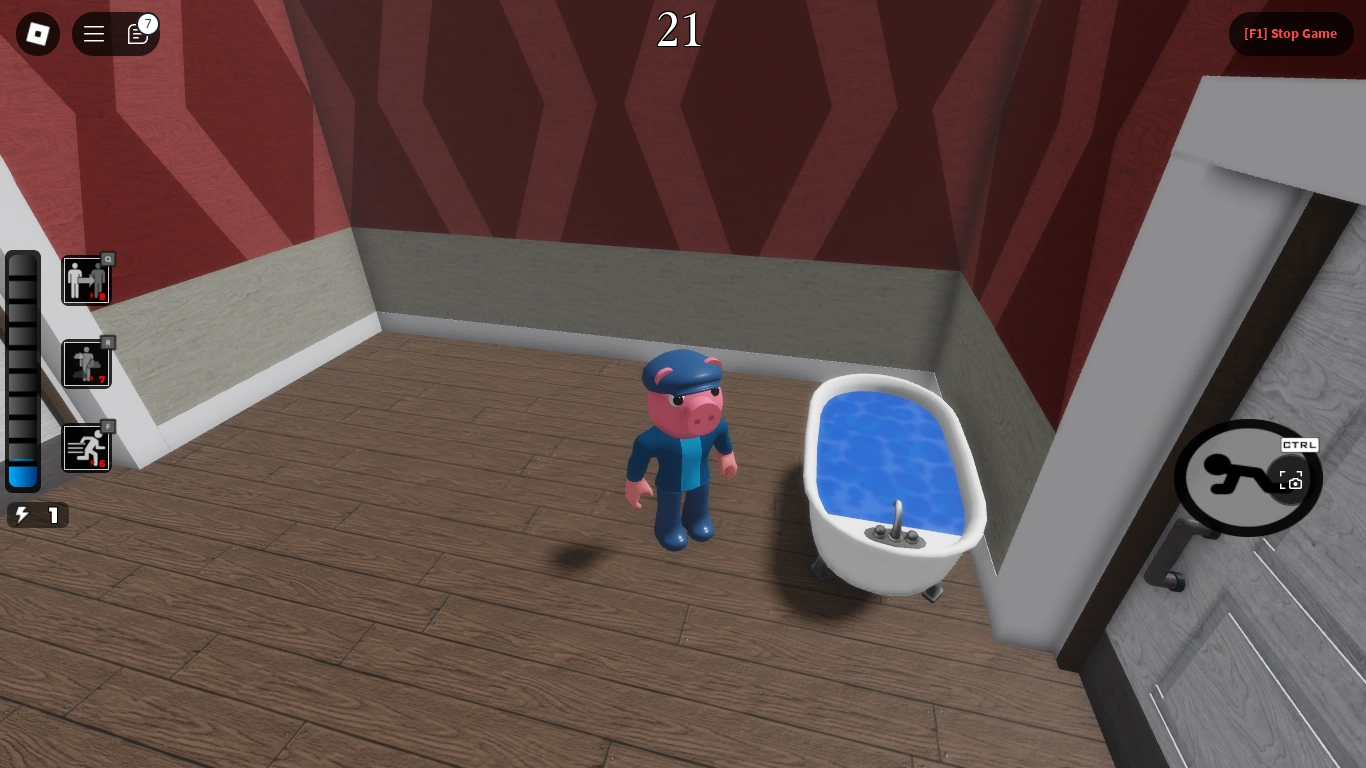Select the crawling figure crouch icon
The height and width of the screenshot is (768, 1366).
click(1240, 478)
